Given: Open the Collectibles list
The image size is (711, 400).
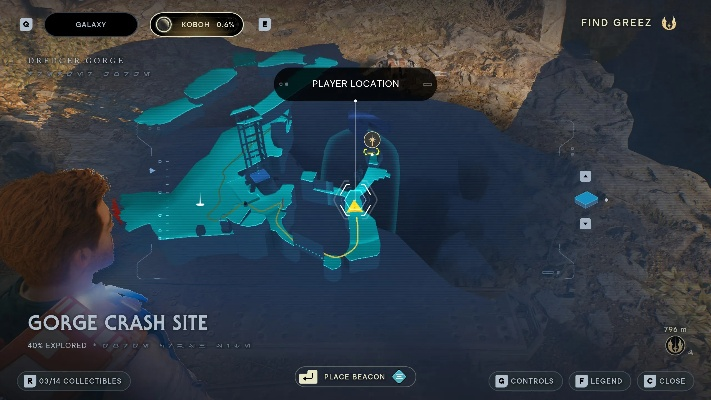Looking at the screenshot, I should pyautogui.click(x=74, y=381).
